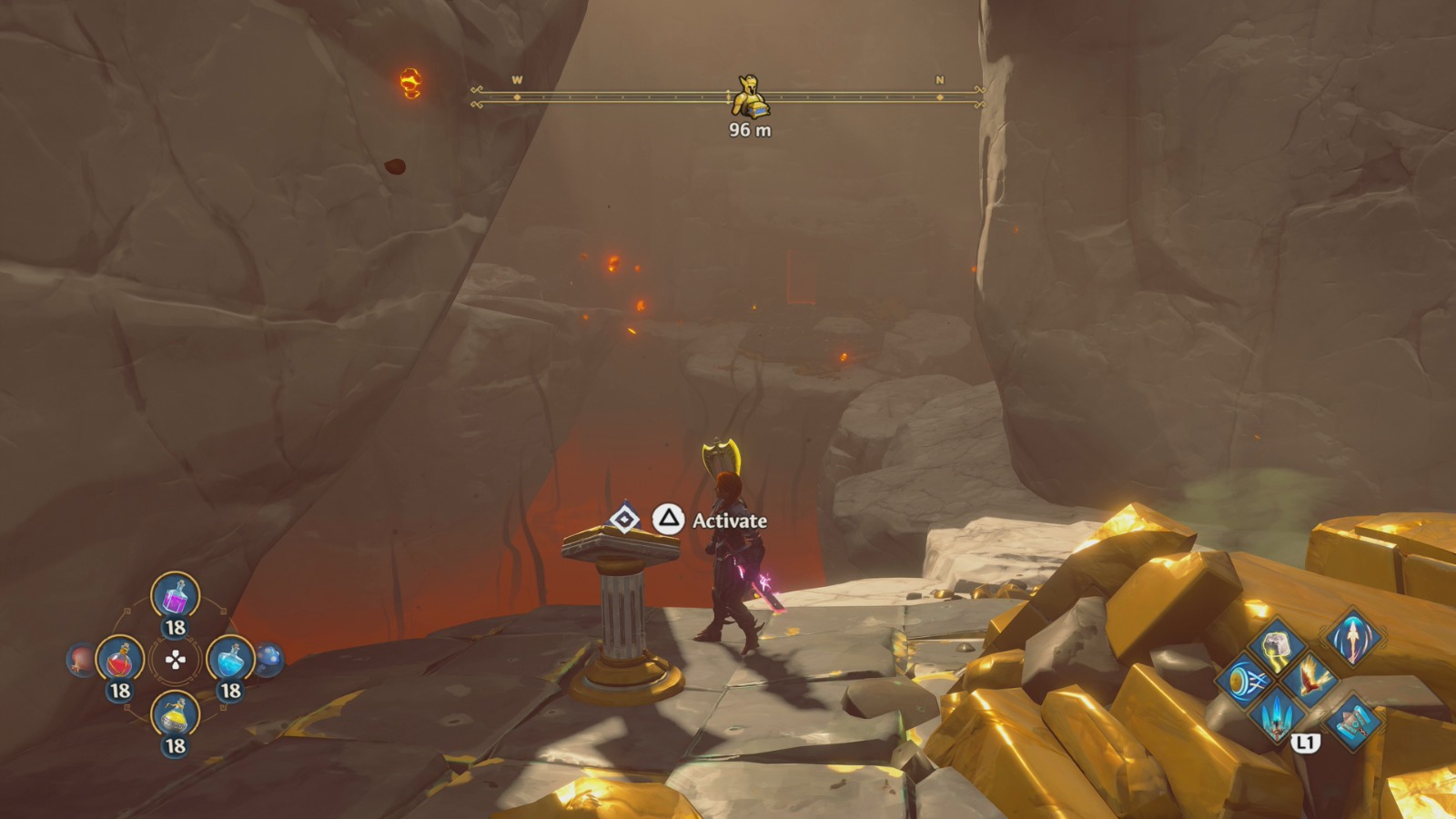Select the purple defense potion icon
Screen dimensions: 1456x819
pyautogui.click(x=172, y=599)
